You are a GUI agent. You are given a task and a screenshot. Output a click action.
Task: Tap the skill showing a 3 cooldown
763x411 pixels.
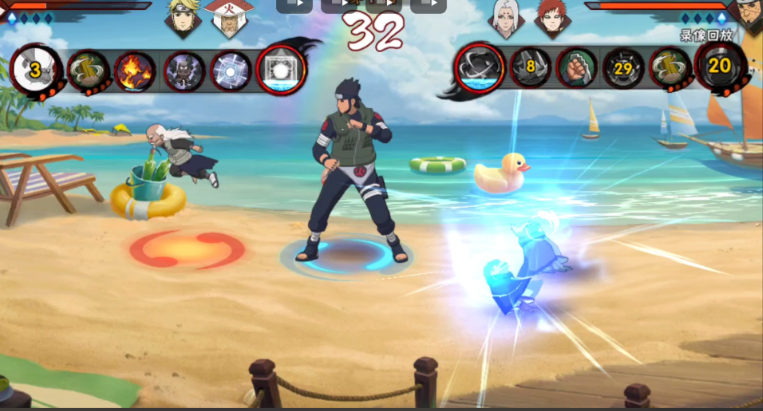tap(35, 69)
